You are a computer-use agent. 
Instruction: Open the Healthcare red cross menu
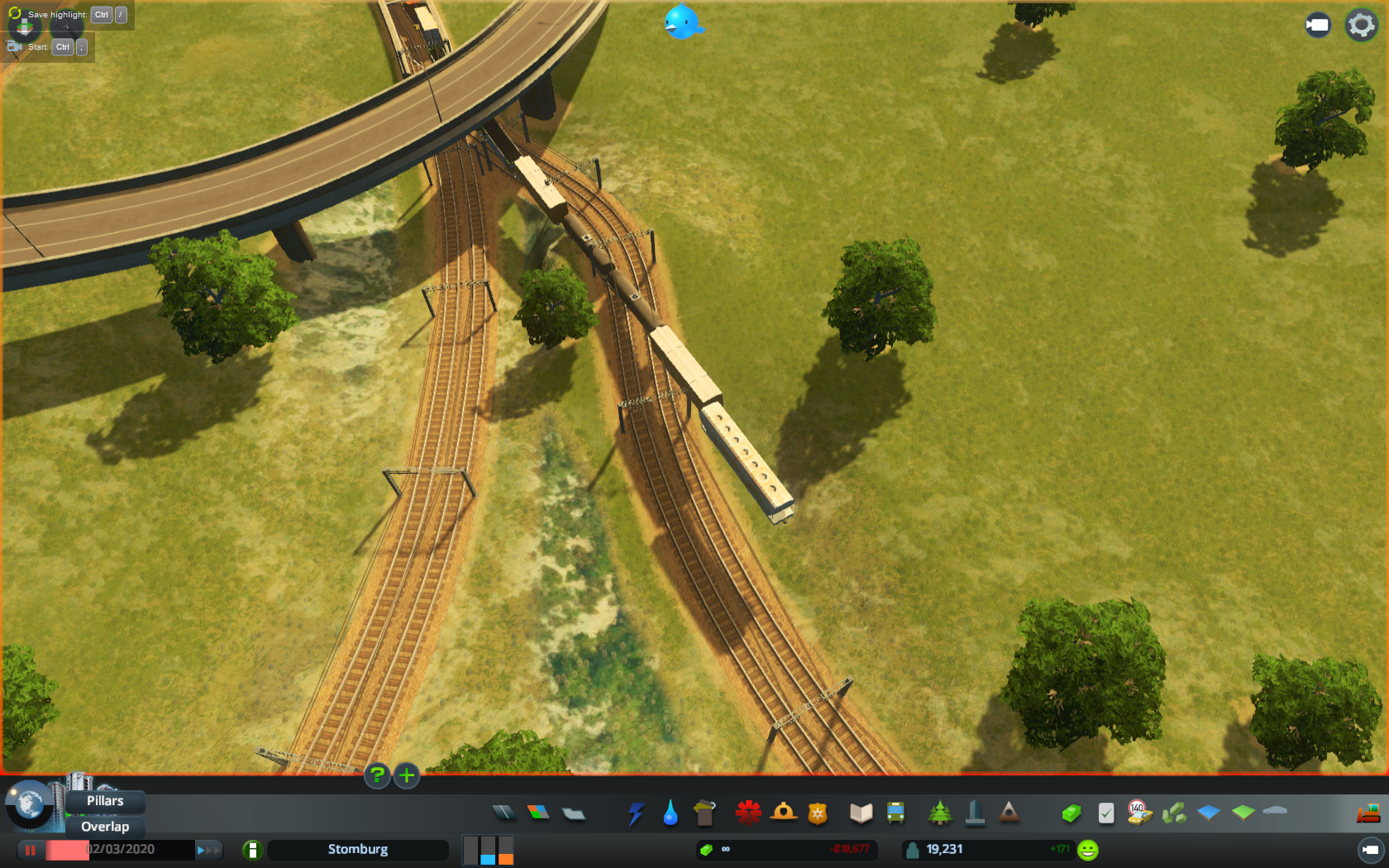(748, 813)
